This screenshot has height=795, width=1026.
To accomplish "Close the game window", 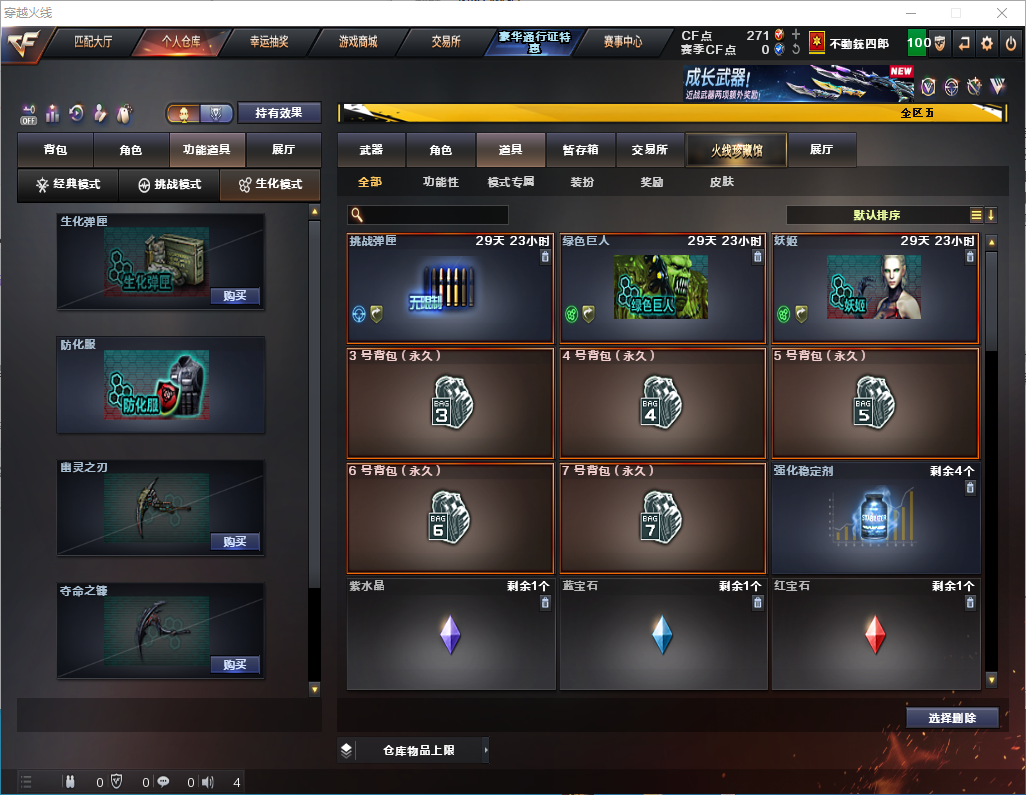I will (1002, 13).
